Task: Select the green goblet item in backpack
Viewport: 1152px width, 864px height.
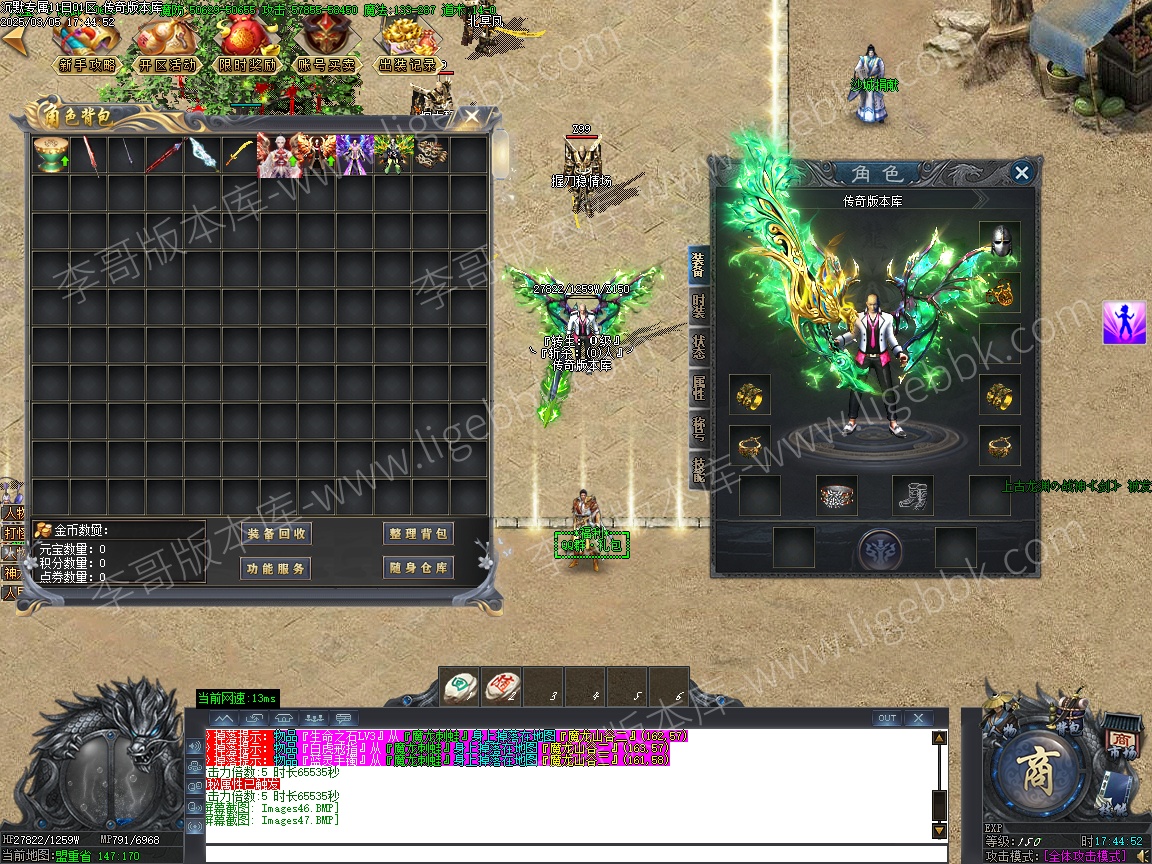Action: (45, 156)
